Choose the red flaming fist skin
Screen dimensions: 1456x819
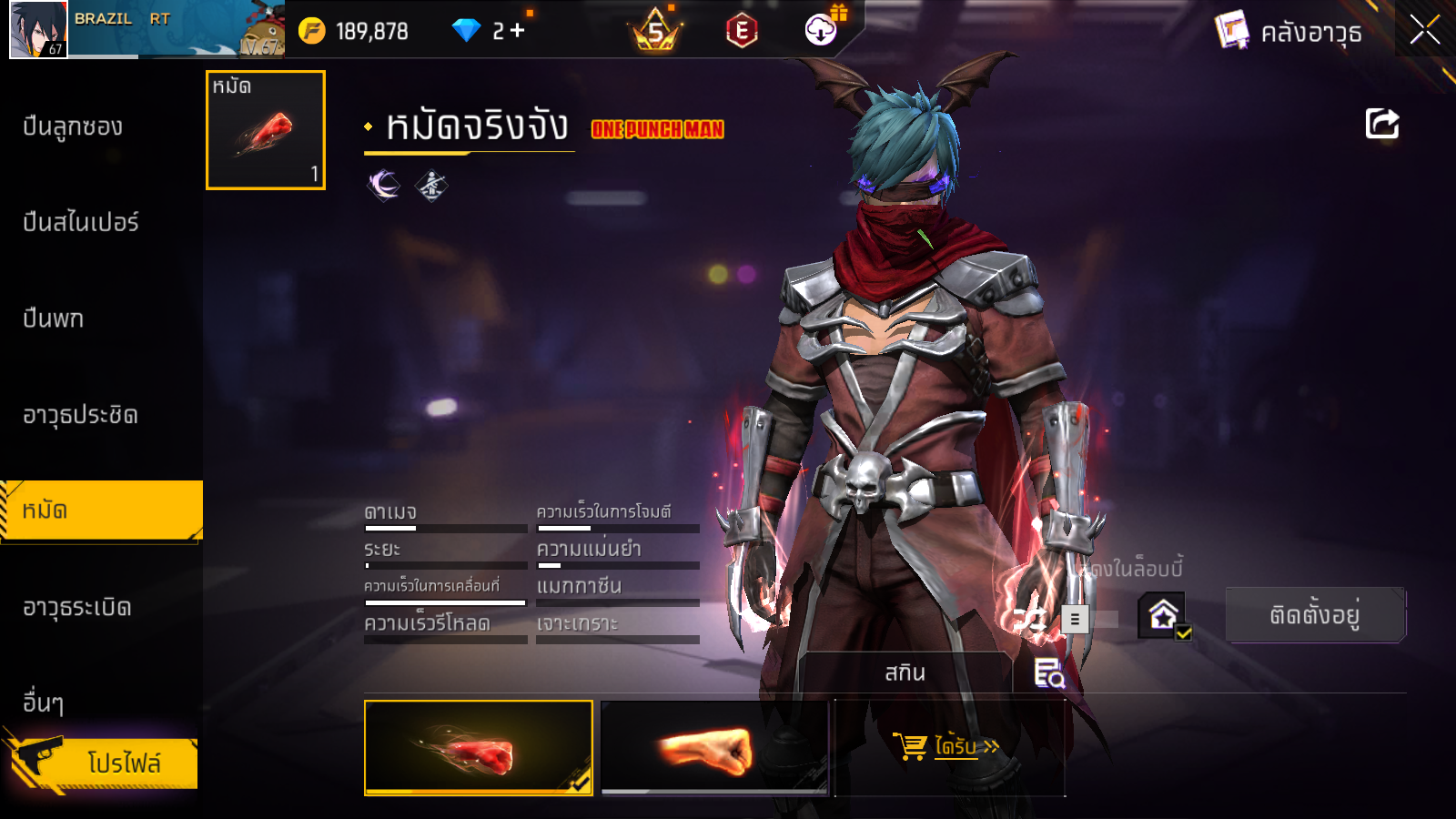(x=478, y=748)
